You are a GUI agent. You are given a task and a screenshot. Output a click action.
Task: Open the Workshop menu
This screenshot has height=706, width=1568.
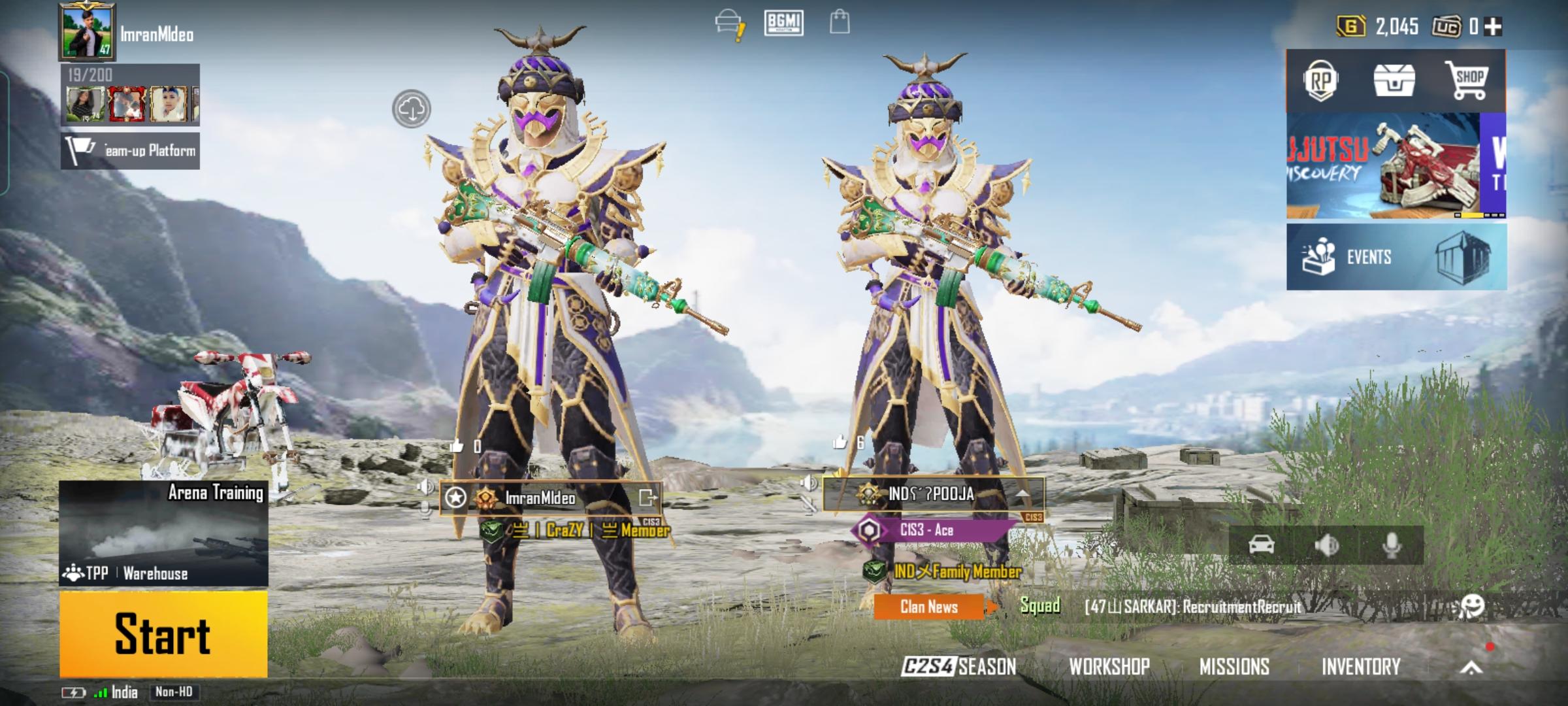coord(1109,666)
